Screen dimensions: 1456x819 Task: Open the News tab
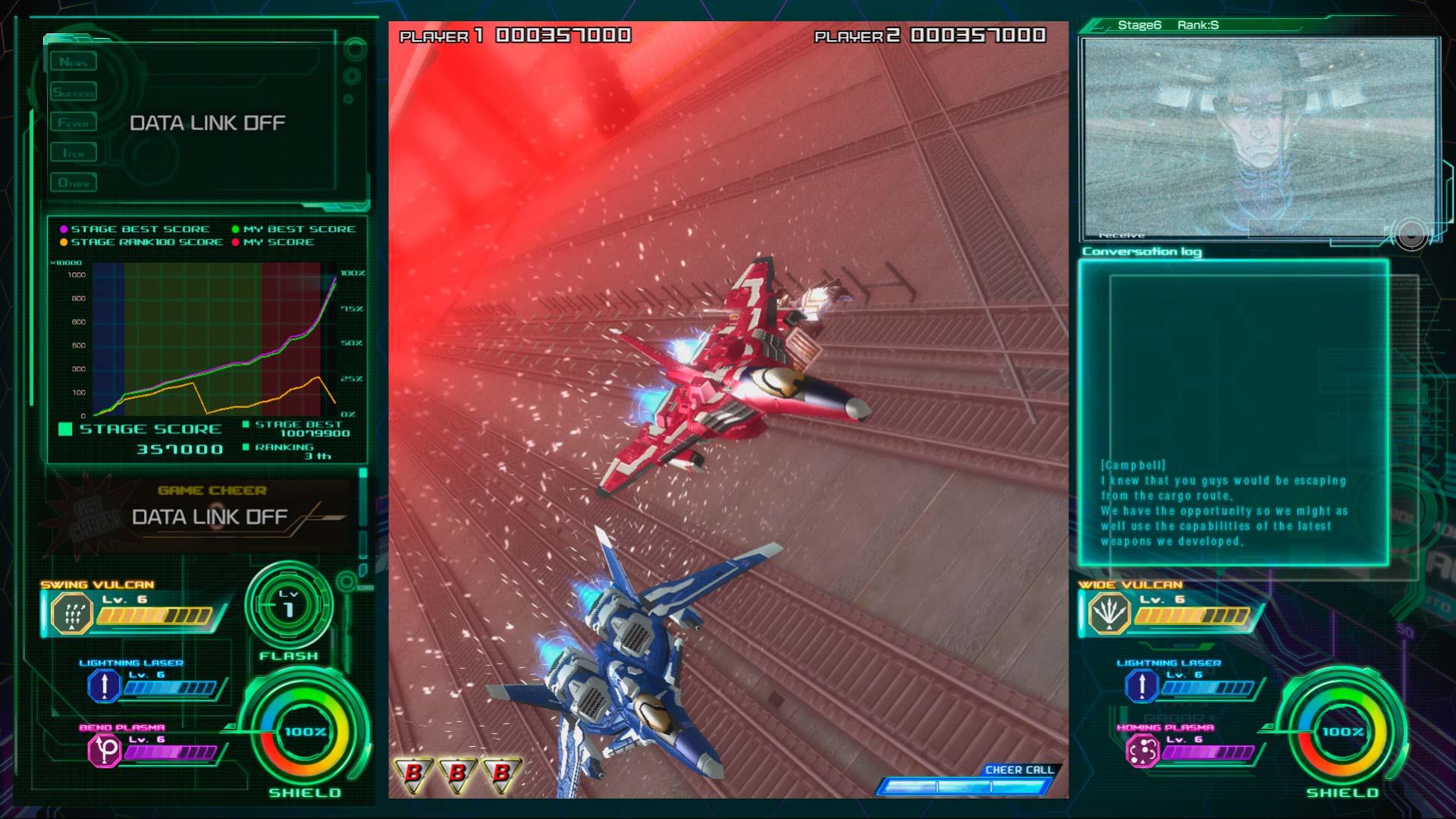74,62
